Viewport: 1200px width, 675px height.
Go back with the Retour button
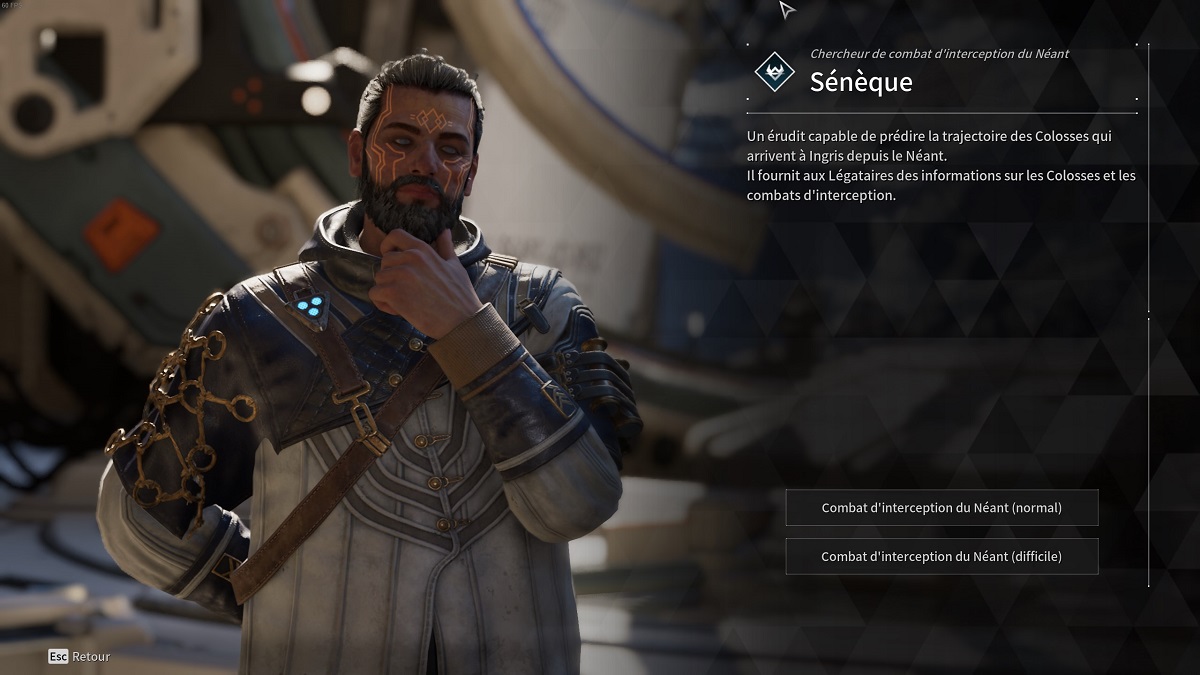click(80, 657)
